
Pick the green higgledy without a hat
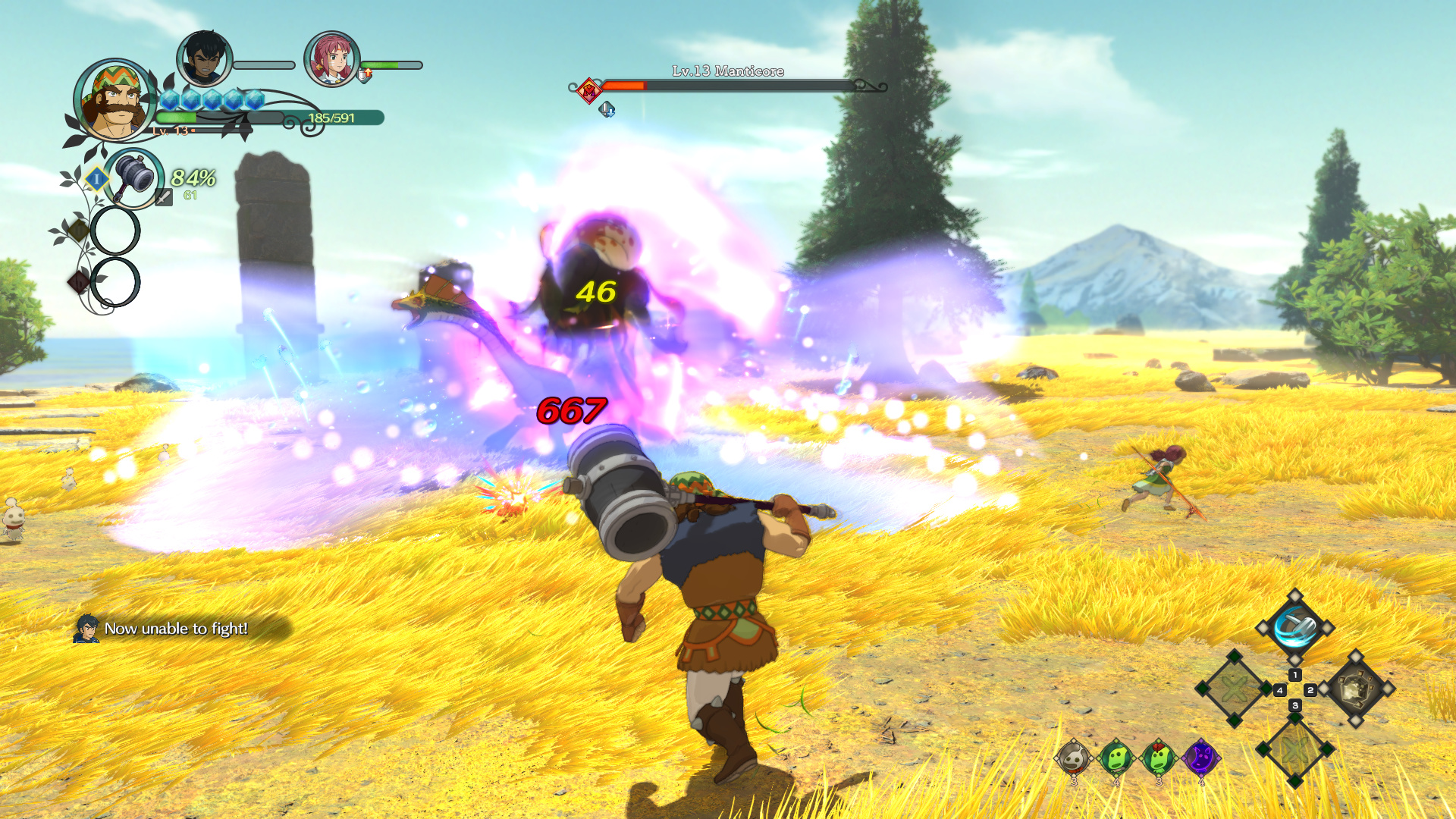[x=1116, y=757]
